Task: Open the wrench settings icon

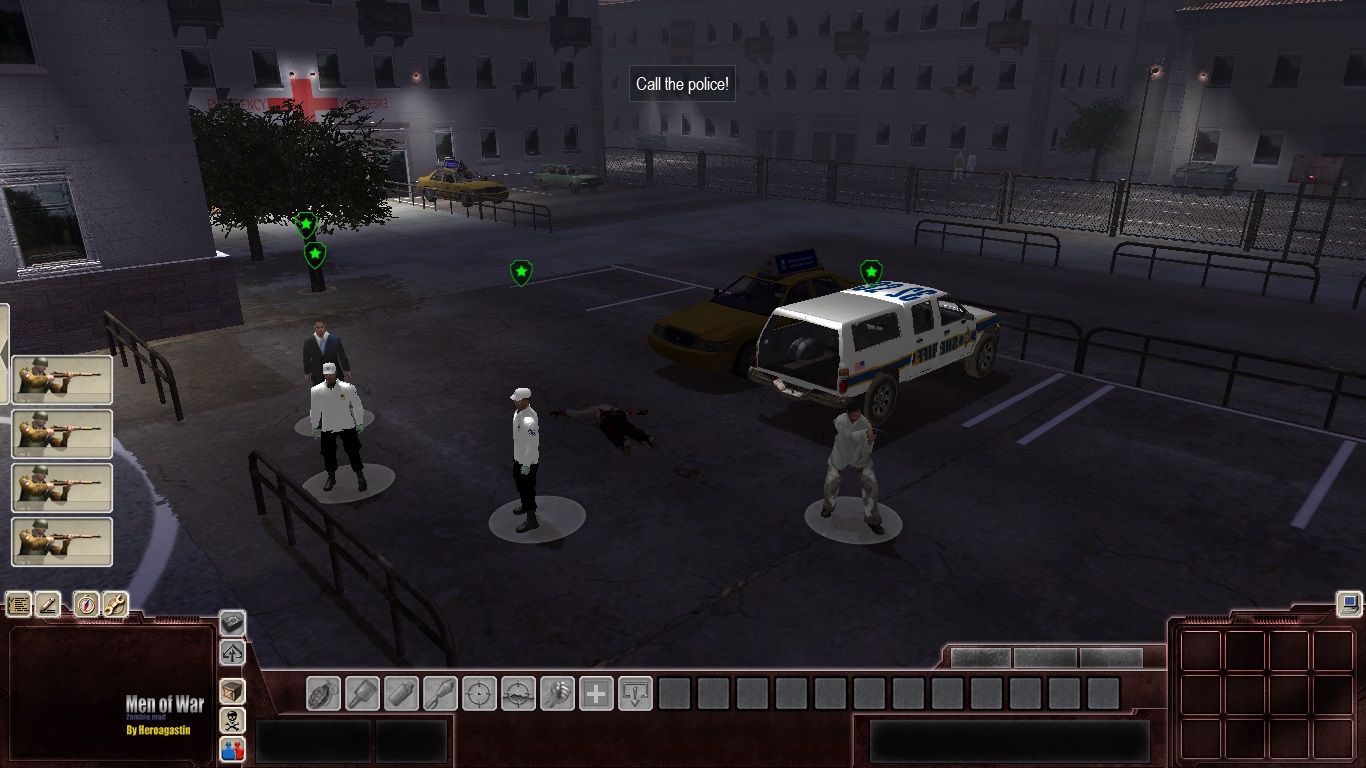Action: click(x=115, y=604)
